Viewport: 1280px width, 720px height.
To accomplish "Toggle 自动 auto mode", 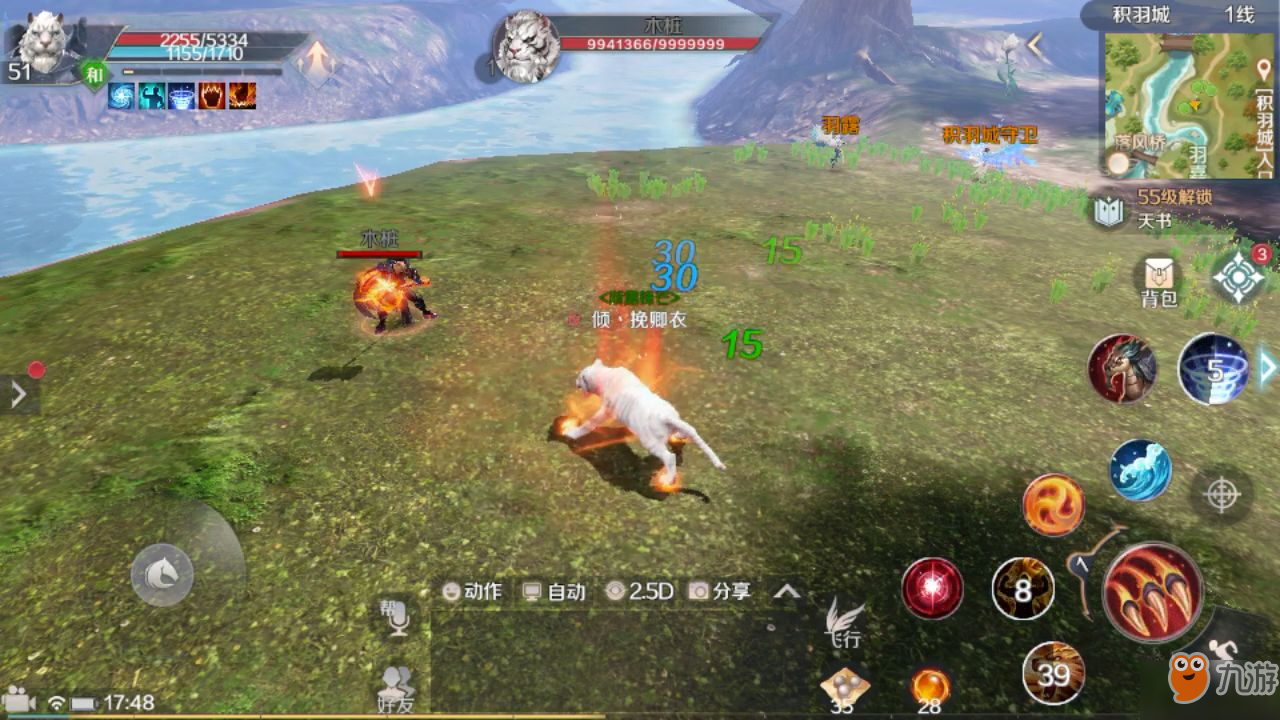I will (555, 591).
